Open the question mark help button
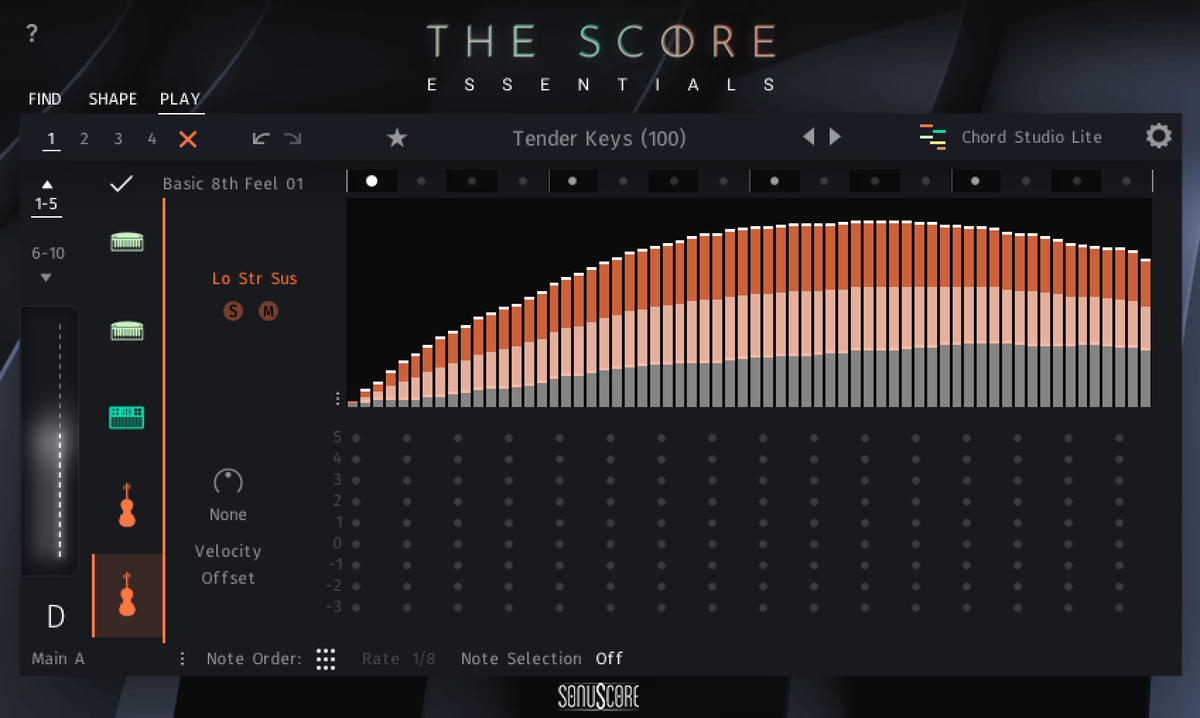Viewport: 1200px width, 718px height. tap(32, 34)
